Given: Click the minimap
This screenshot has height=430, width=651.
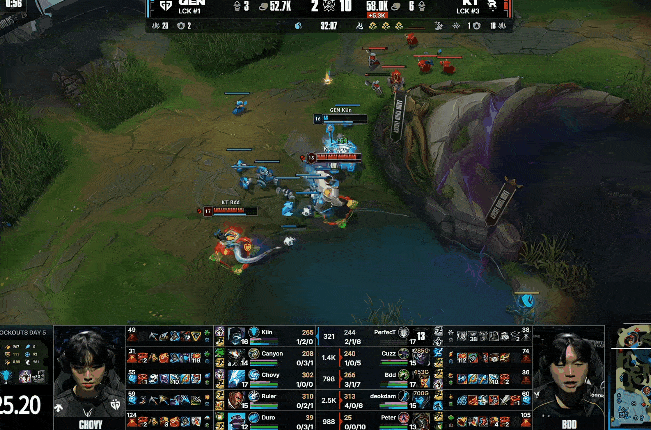Looking at the screenshot, I should (631, 376).
